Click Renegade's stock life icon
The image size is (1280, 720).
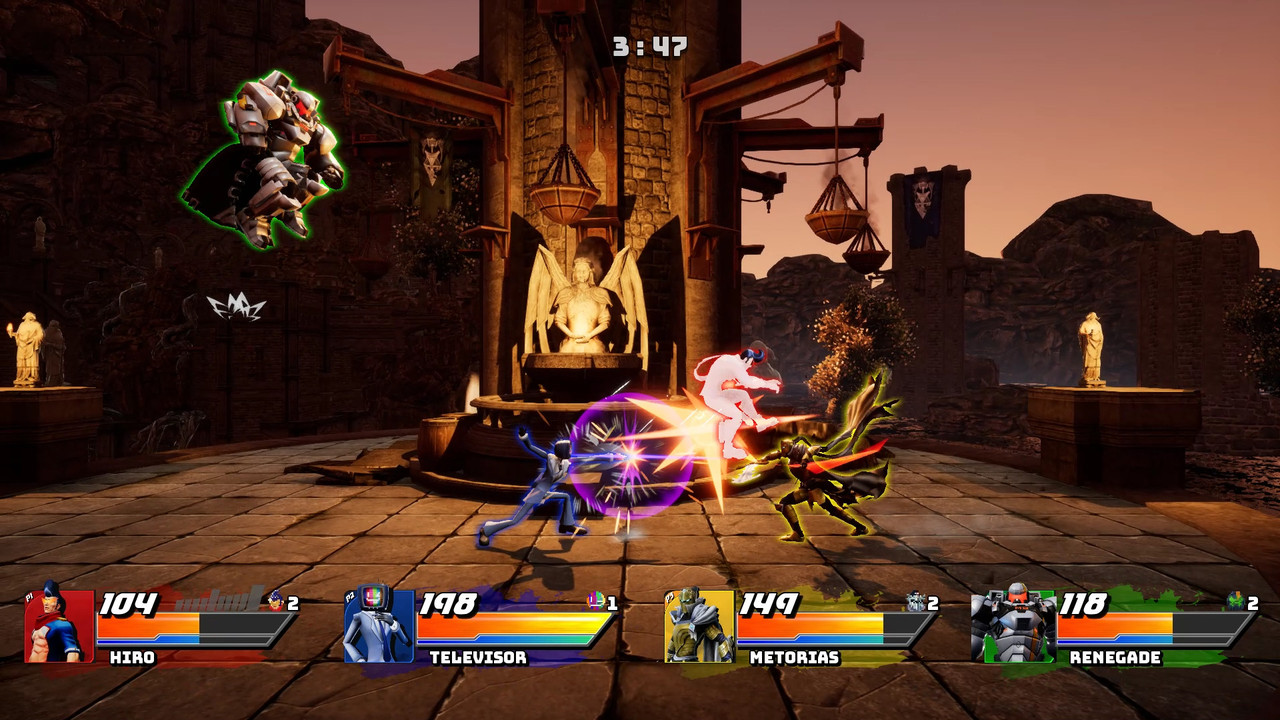click(x=1236, y=601)
